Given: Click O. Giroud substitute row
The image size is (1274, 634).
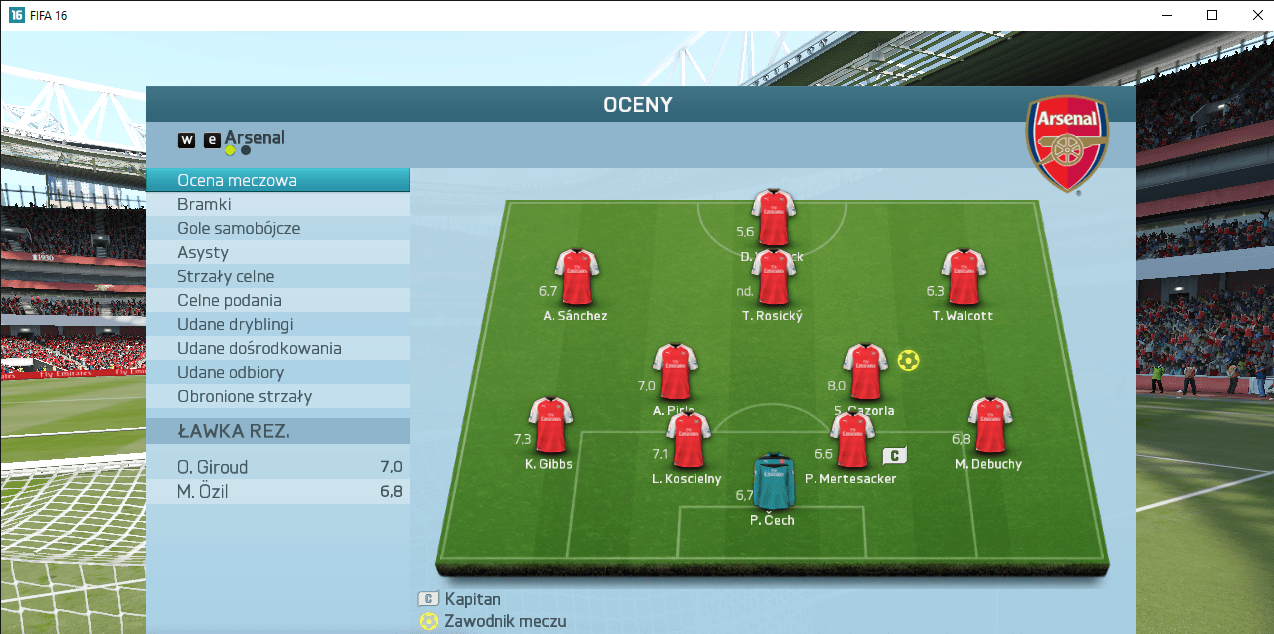Looking at the screenshot, I should pyautogui.click(x=277, y=467).
